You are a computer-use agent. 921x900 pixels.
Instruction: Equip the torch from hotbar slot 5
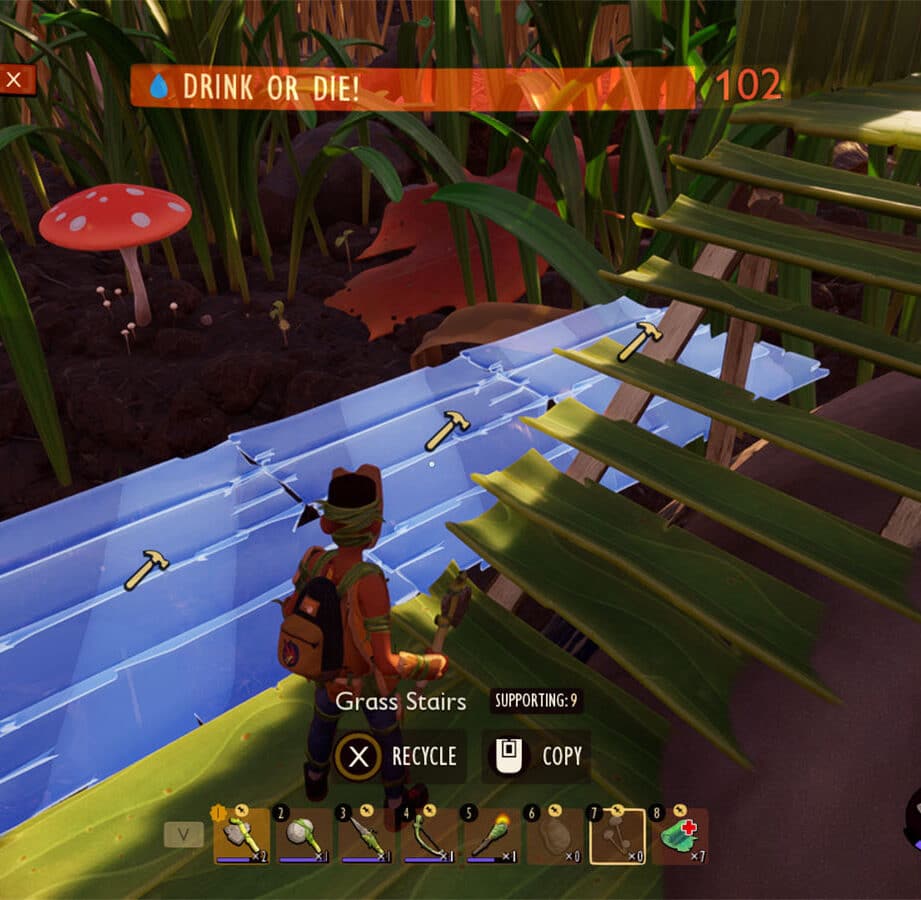[x=491, y=836]
